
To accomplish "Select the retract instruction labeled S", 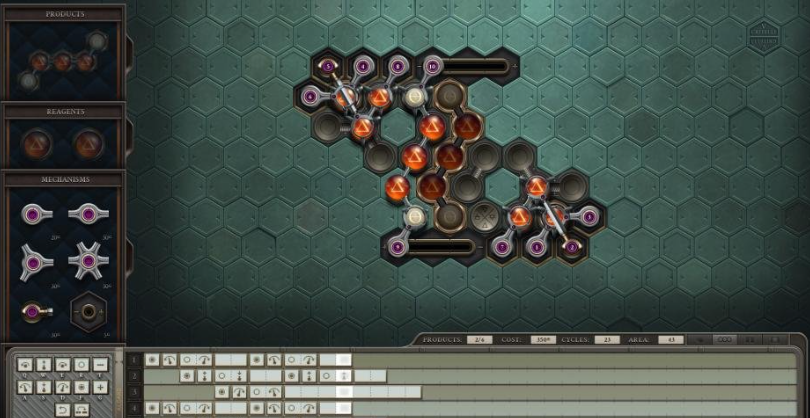I will coord(44,386).
